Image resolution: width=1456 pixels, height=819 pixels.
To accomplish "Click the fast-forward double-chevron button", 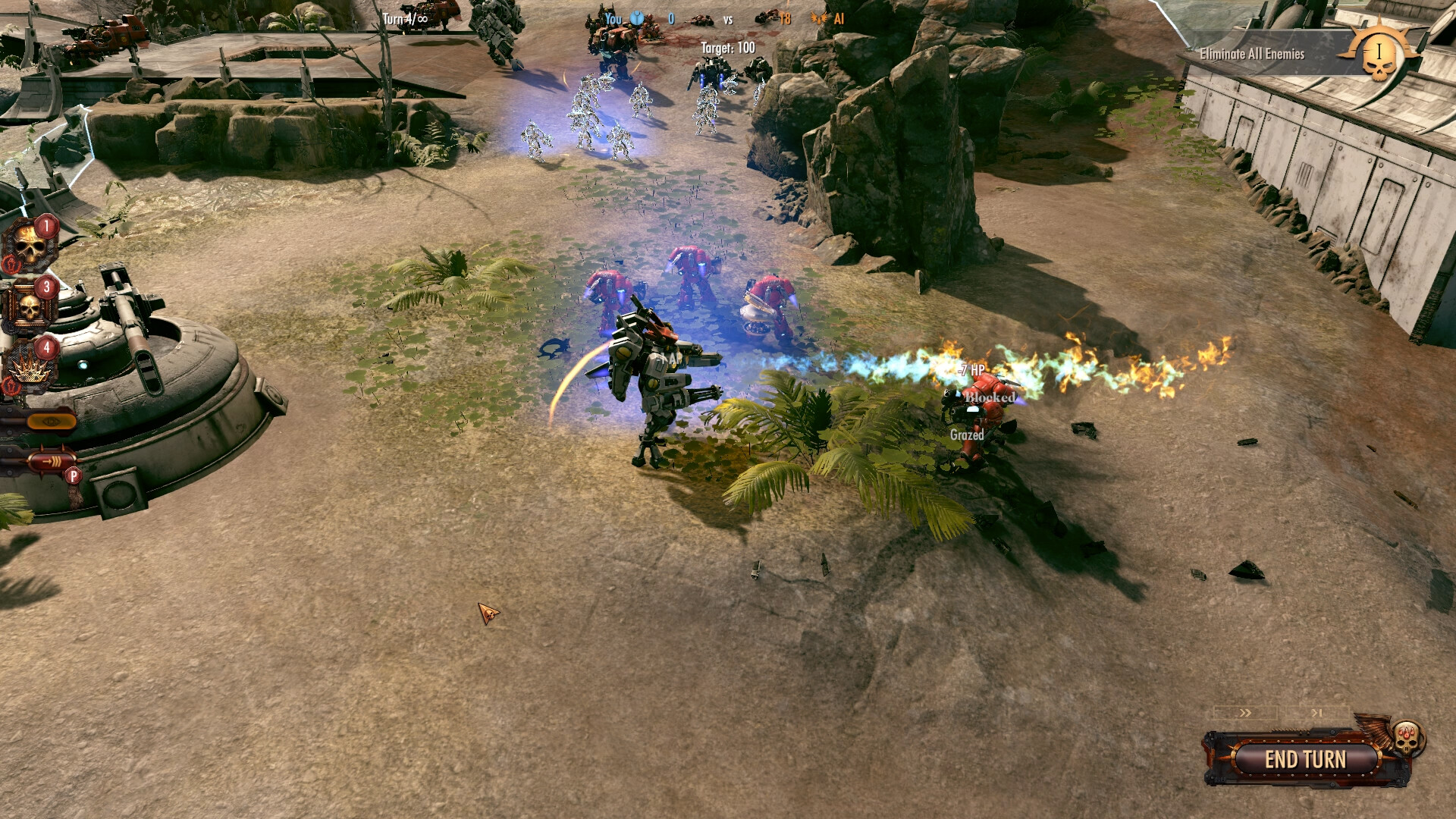I will [1246, 713].
